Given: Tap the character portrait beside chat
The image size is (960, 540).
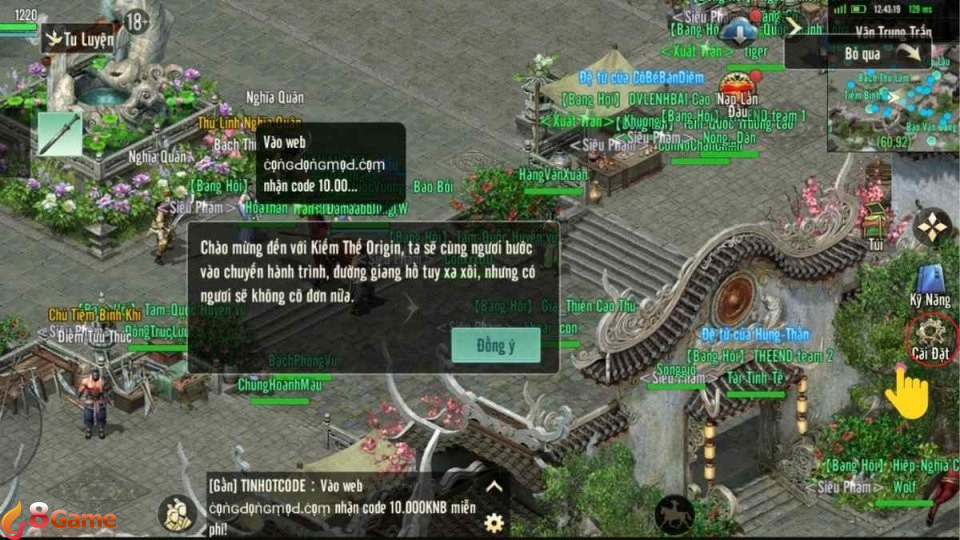Looking at the screenshot, I should (178, 513).
